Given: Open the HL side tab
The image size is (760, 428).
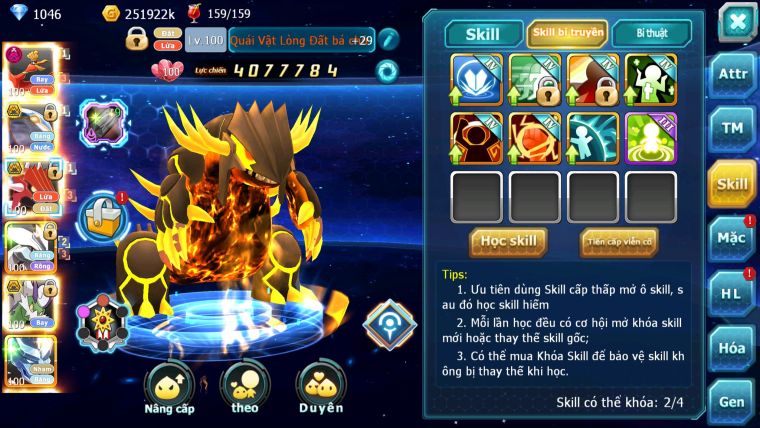Looking at the screenshot, I should (733, 293).
